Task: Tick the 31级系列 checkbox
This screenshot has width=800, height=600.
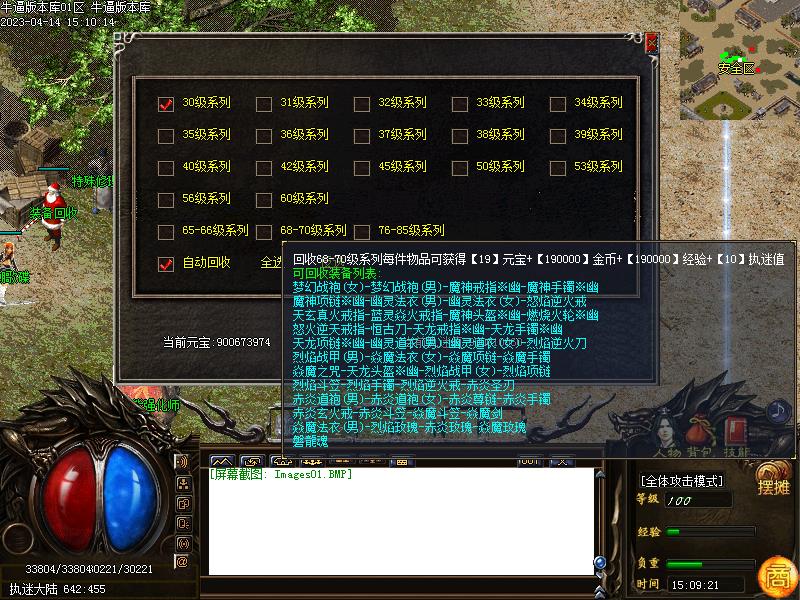Action: [x=264, y=103]
